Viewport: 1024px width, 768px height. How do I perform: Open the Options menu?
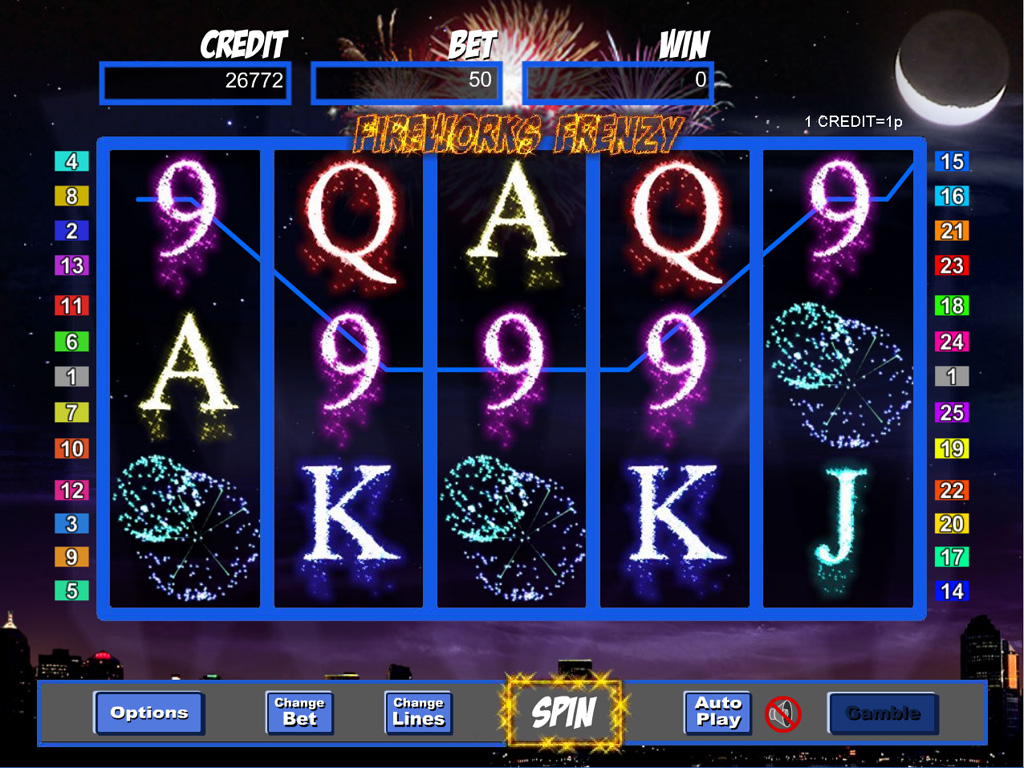coord(149,713)
